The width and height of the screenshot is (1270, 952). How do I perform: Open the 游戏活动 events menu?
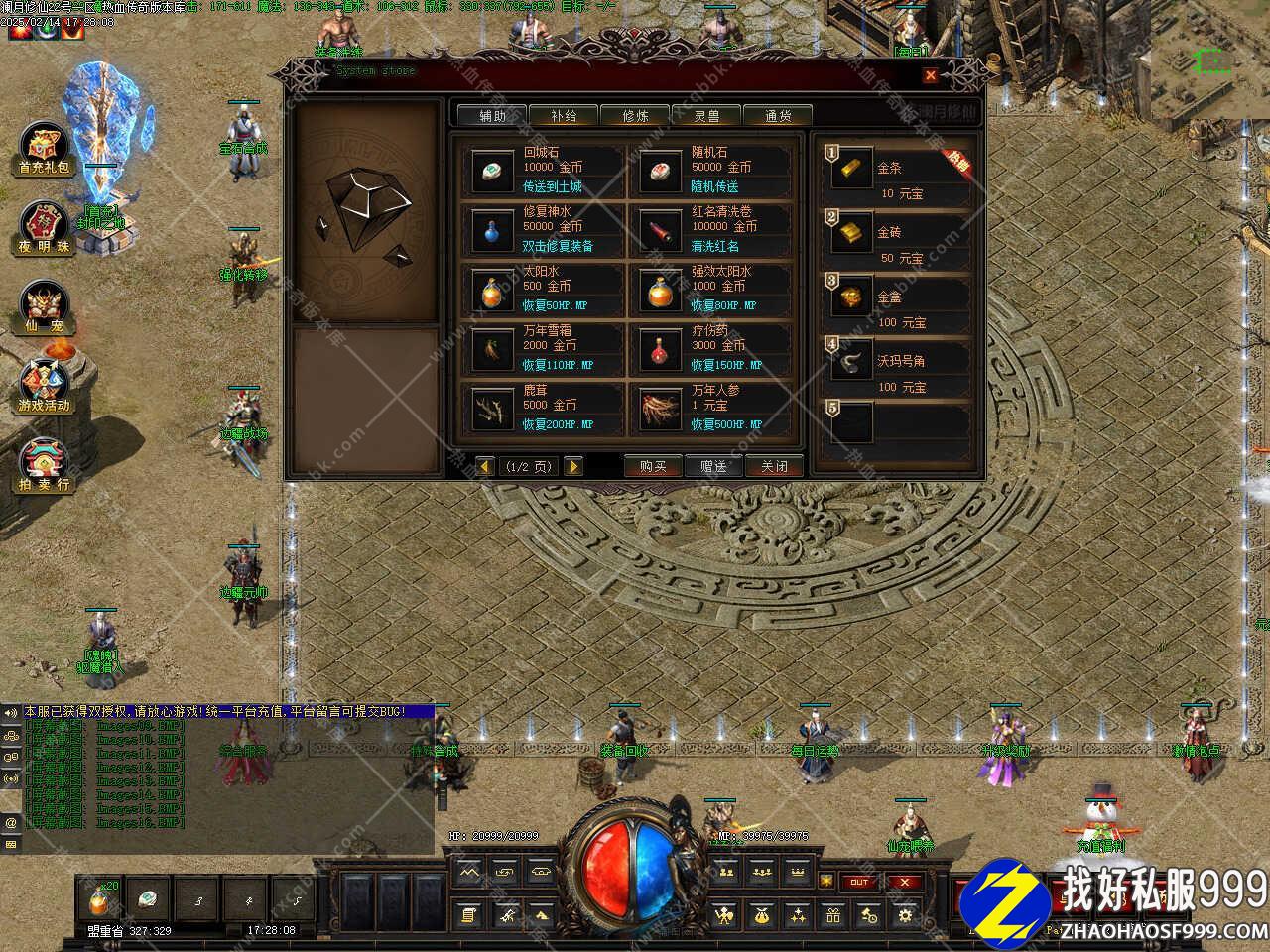coord(44,385)
